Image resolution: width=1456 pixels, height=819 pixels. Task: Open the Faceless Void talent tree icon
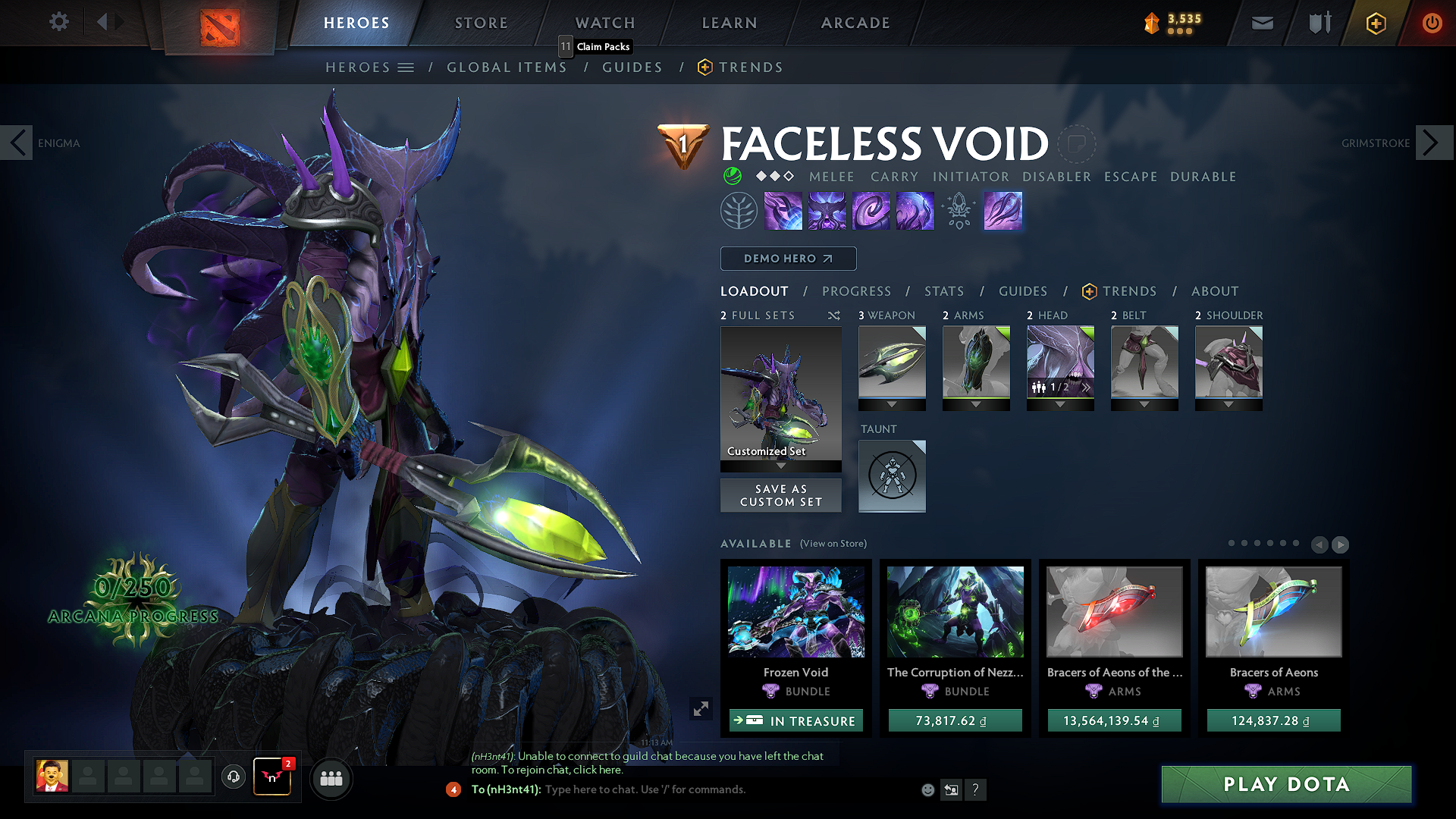(x=739, y=210)
